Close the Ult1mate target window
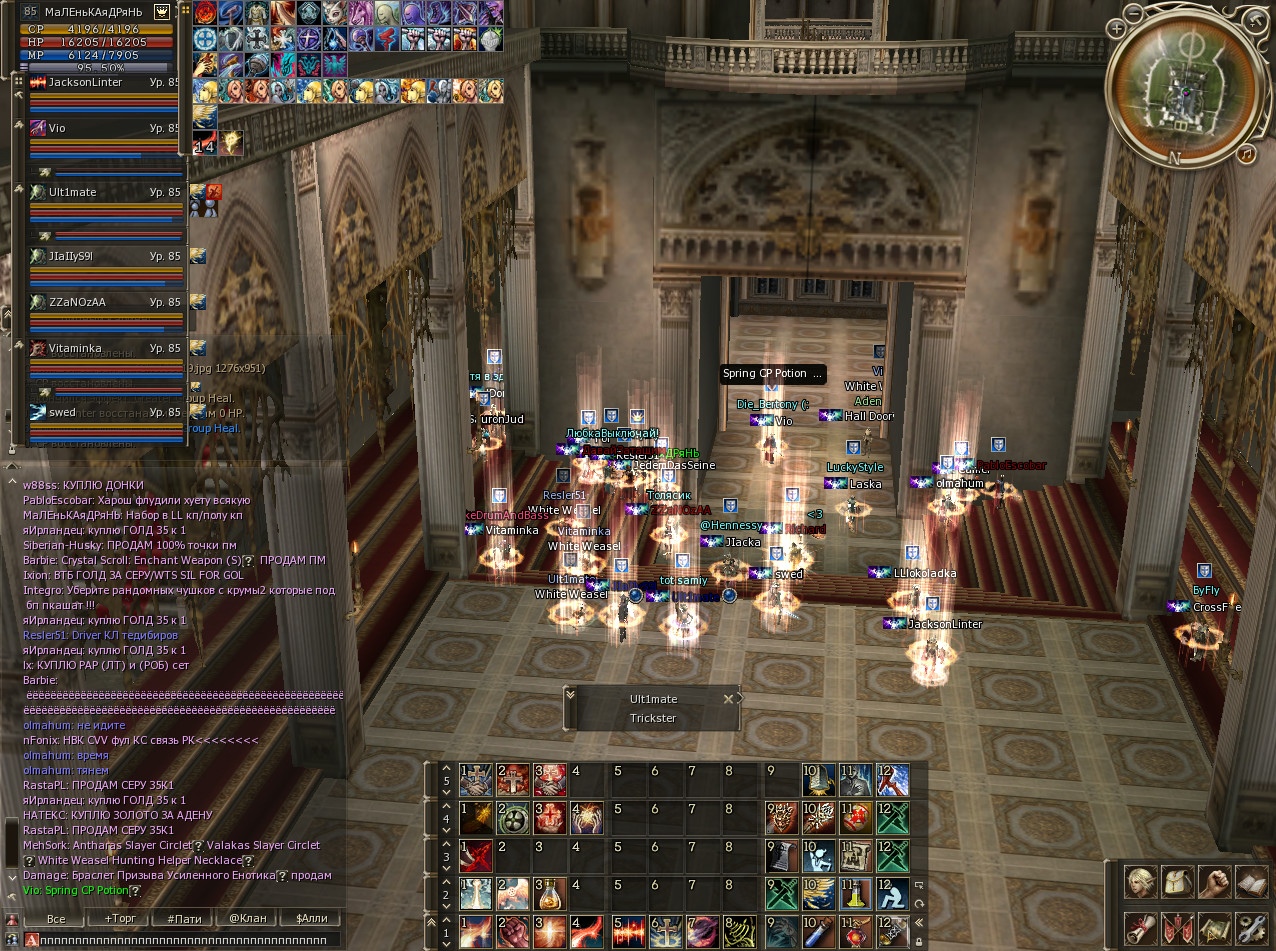 pyautogui.click(x=728, y=699)
